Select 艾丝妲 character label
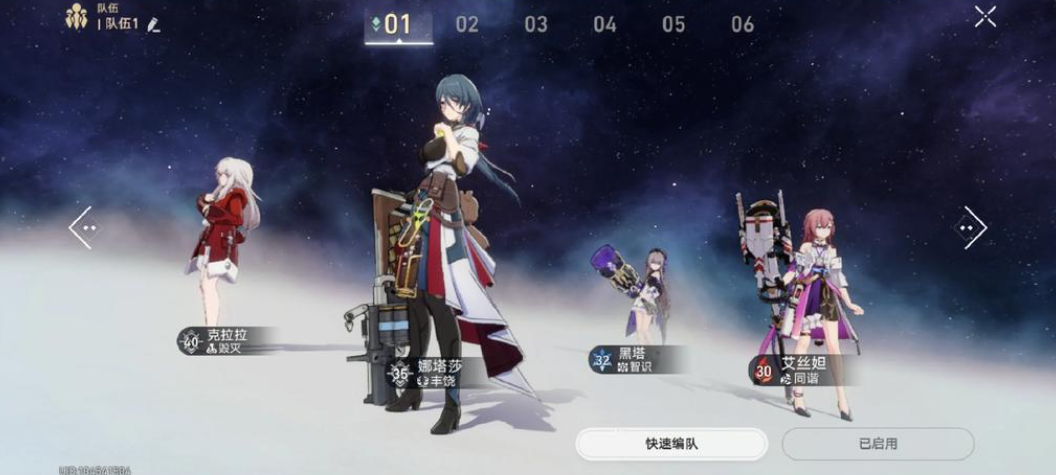Viewport: 1056px width, 475px height. [x=798, y=370]
